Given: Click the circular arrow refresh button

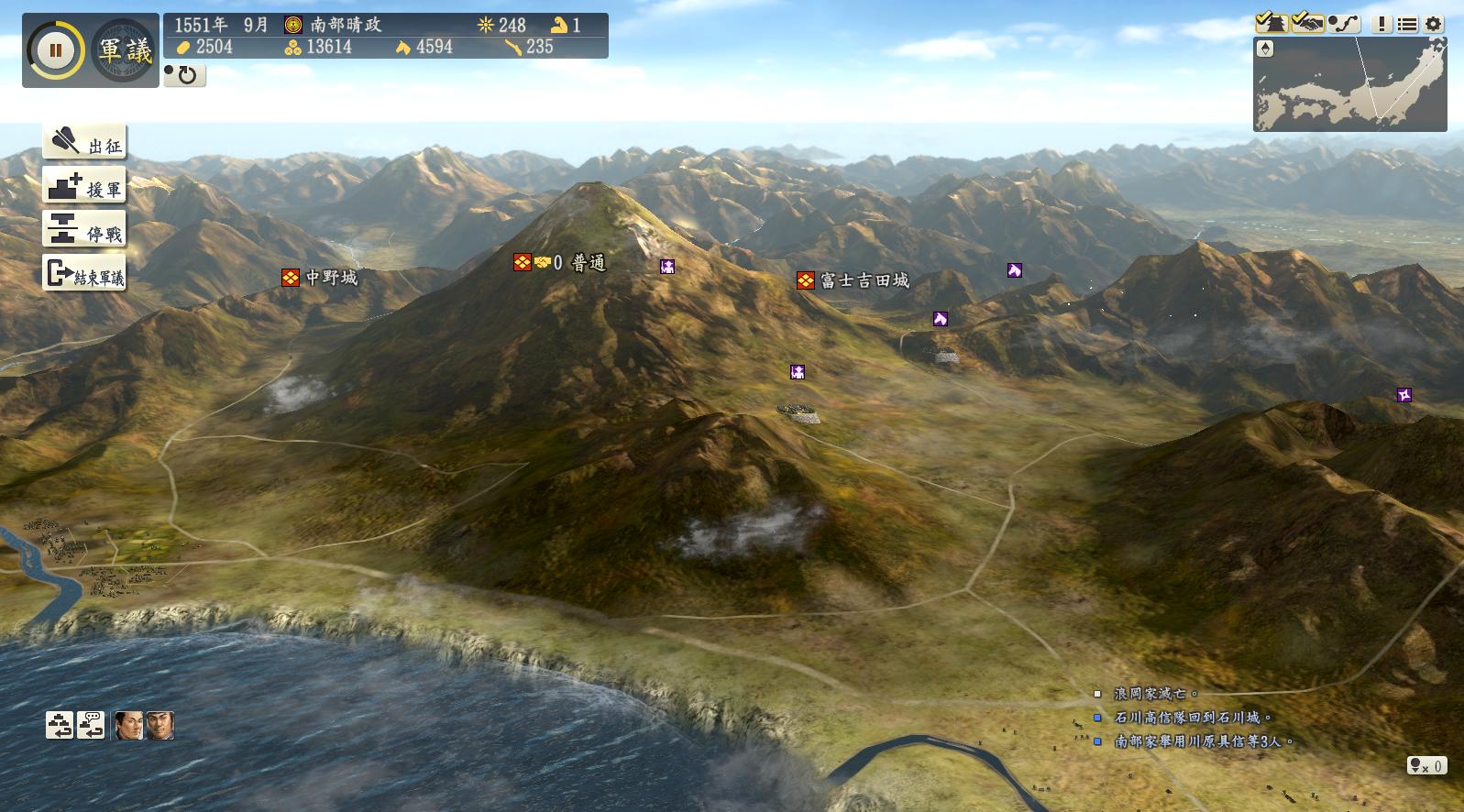Looking at the screenshot, I should pyautogui.click(x=186, y=75).
